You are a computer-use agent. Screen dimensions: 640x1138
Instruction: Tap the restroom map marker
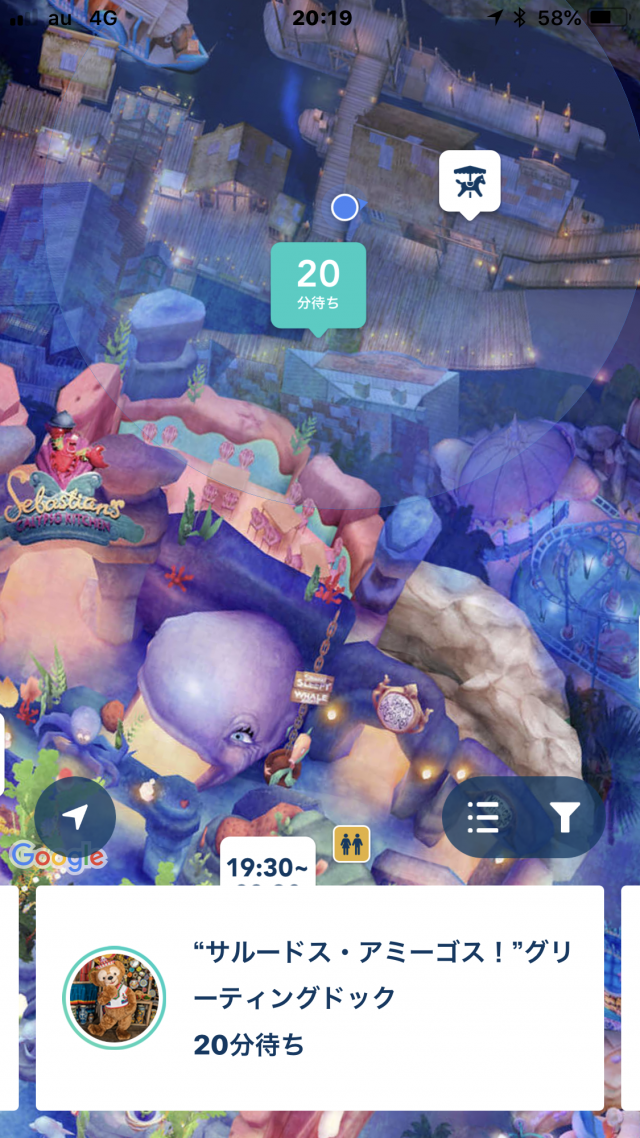click(x=351, y=843)
